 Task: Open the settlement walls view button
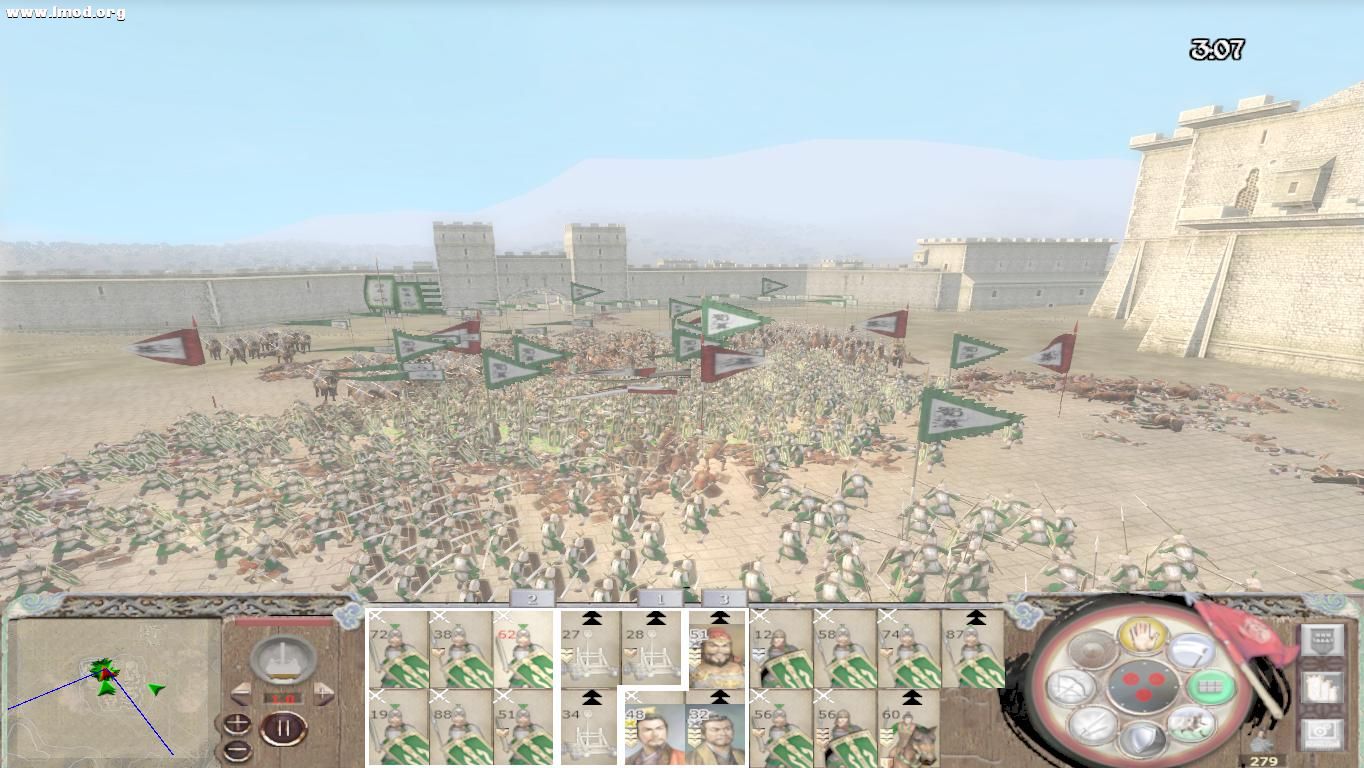[1323, 686]
